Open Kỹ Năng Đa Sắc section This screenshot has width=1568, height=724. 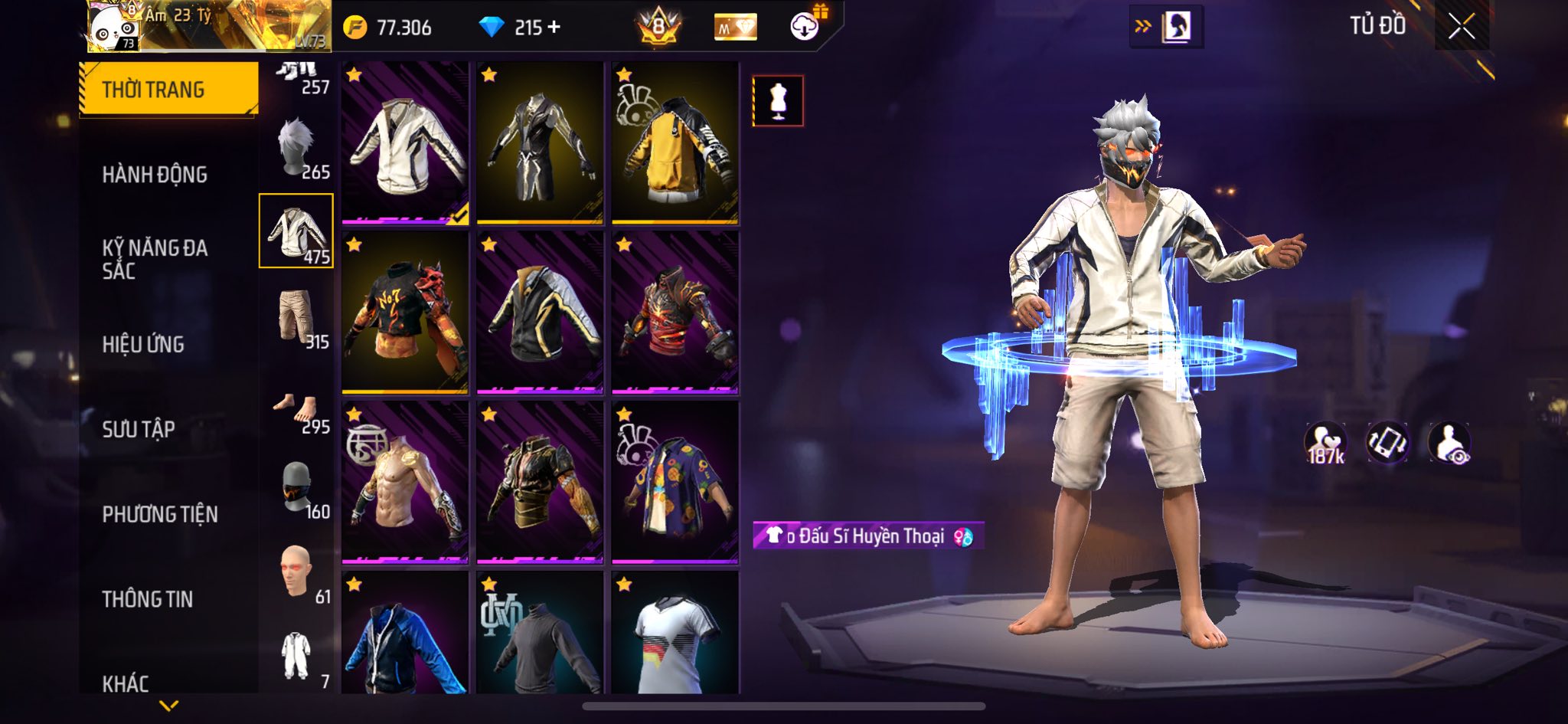tap(155, 259)
